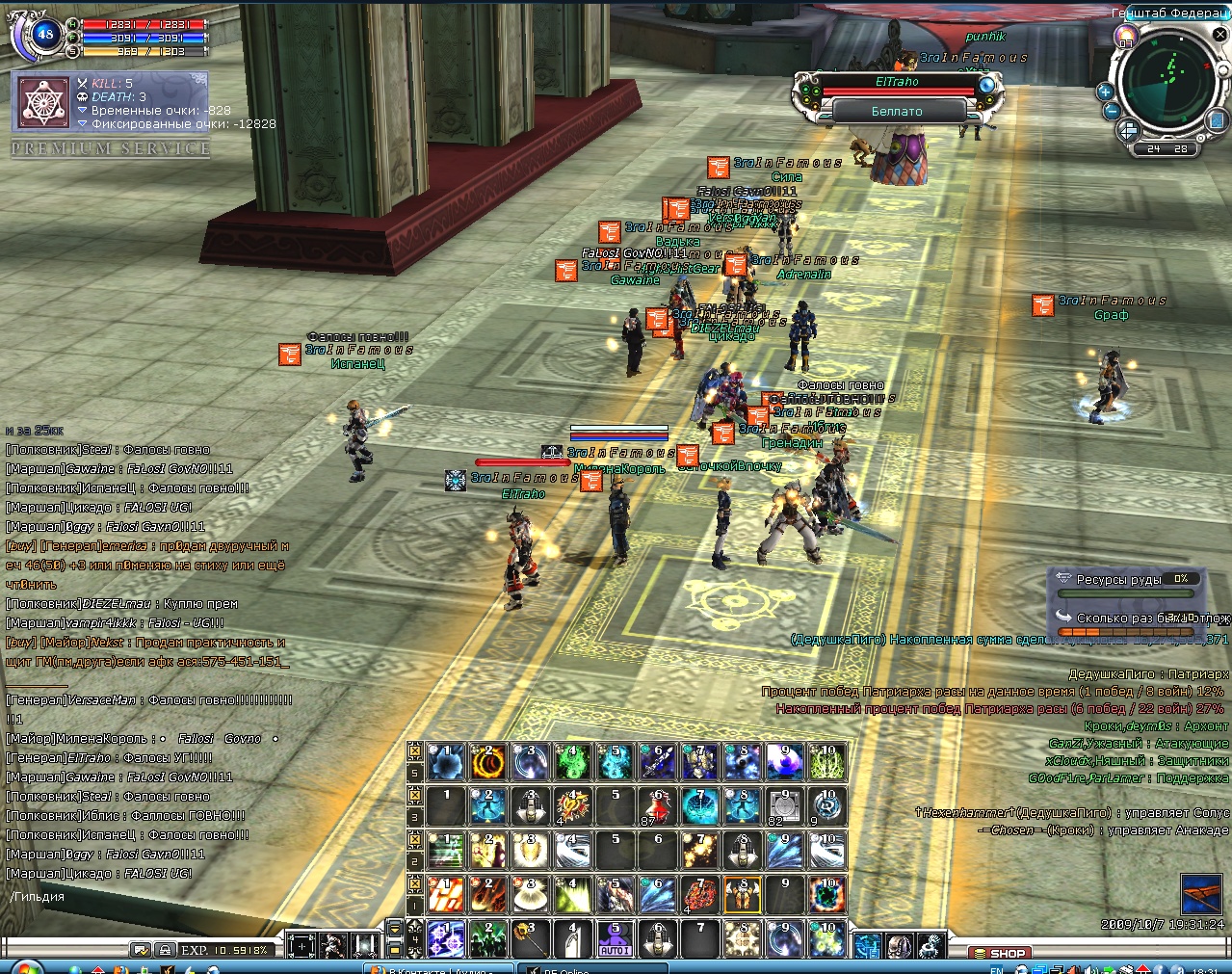Screen dimensions: 1232x974
Task: Switch to RF Online taskbar window
Action: [x=568, y=968]
